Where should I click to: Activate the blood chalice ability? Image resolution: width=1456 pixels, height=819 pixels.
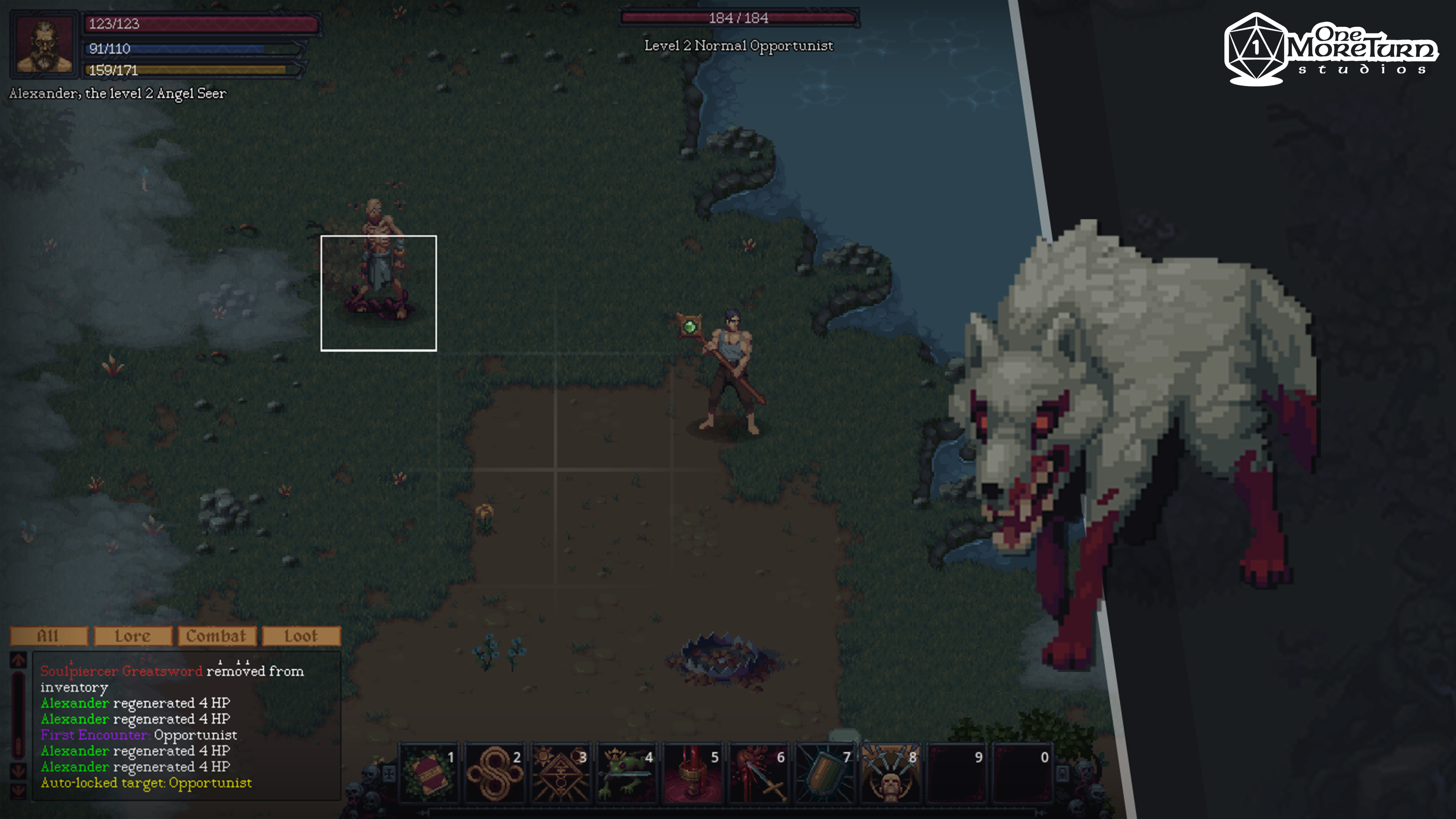(692, 773)
